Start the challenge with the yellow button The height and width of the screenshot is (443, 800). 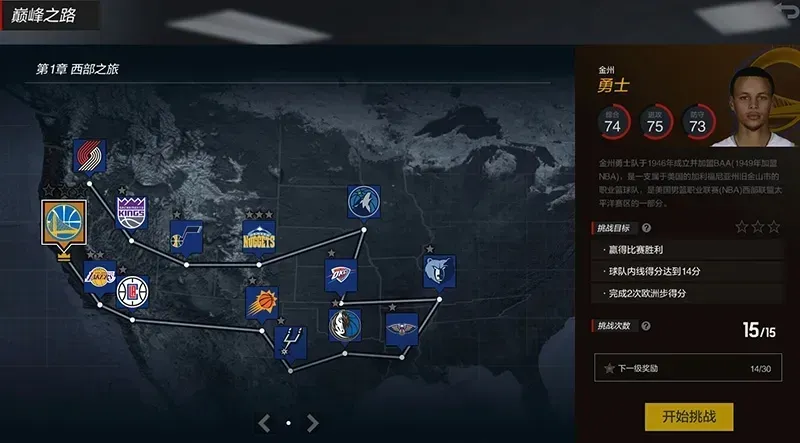(689, 415)
